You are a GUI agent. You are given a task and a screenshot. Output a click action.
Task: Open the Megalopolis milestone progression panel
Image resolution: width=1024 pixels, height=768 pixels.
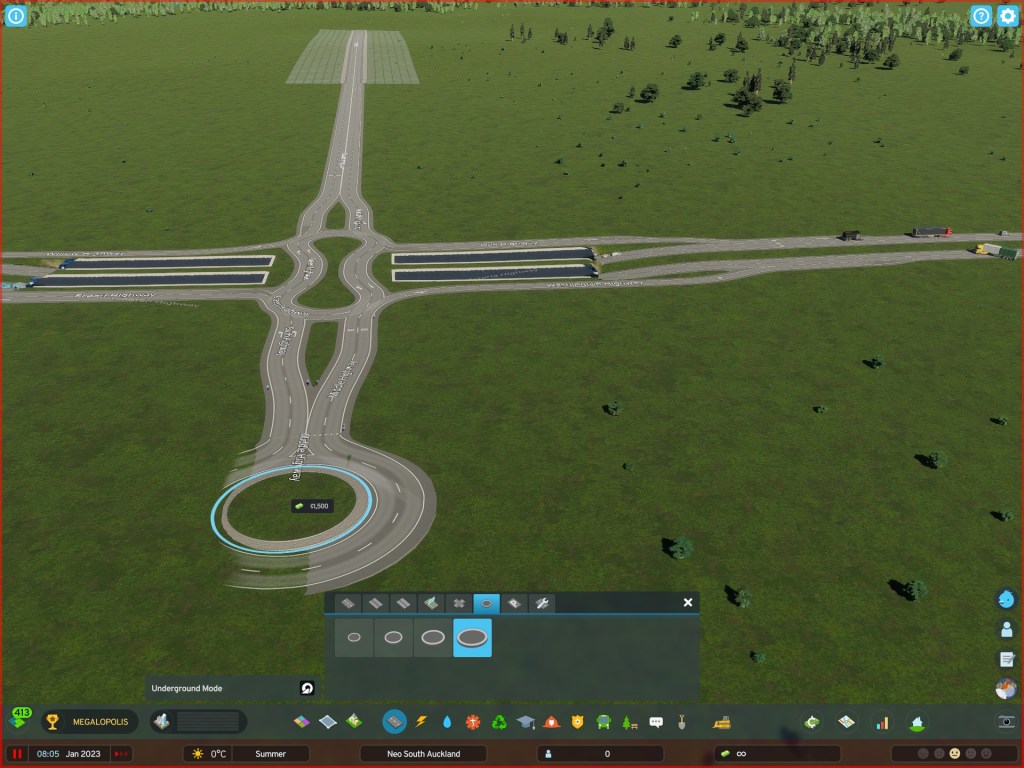[x=86, y=721]
